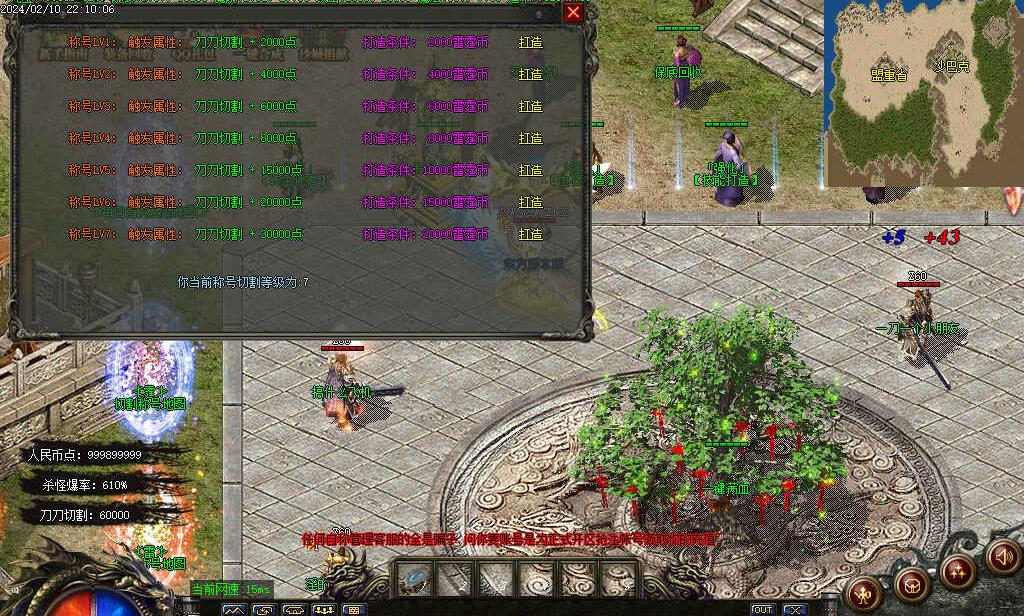
Task: Click the OUT button on bottom bar
Action: click(763, 609)
